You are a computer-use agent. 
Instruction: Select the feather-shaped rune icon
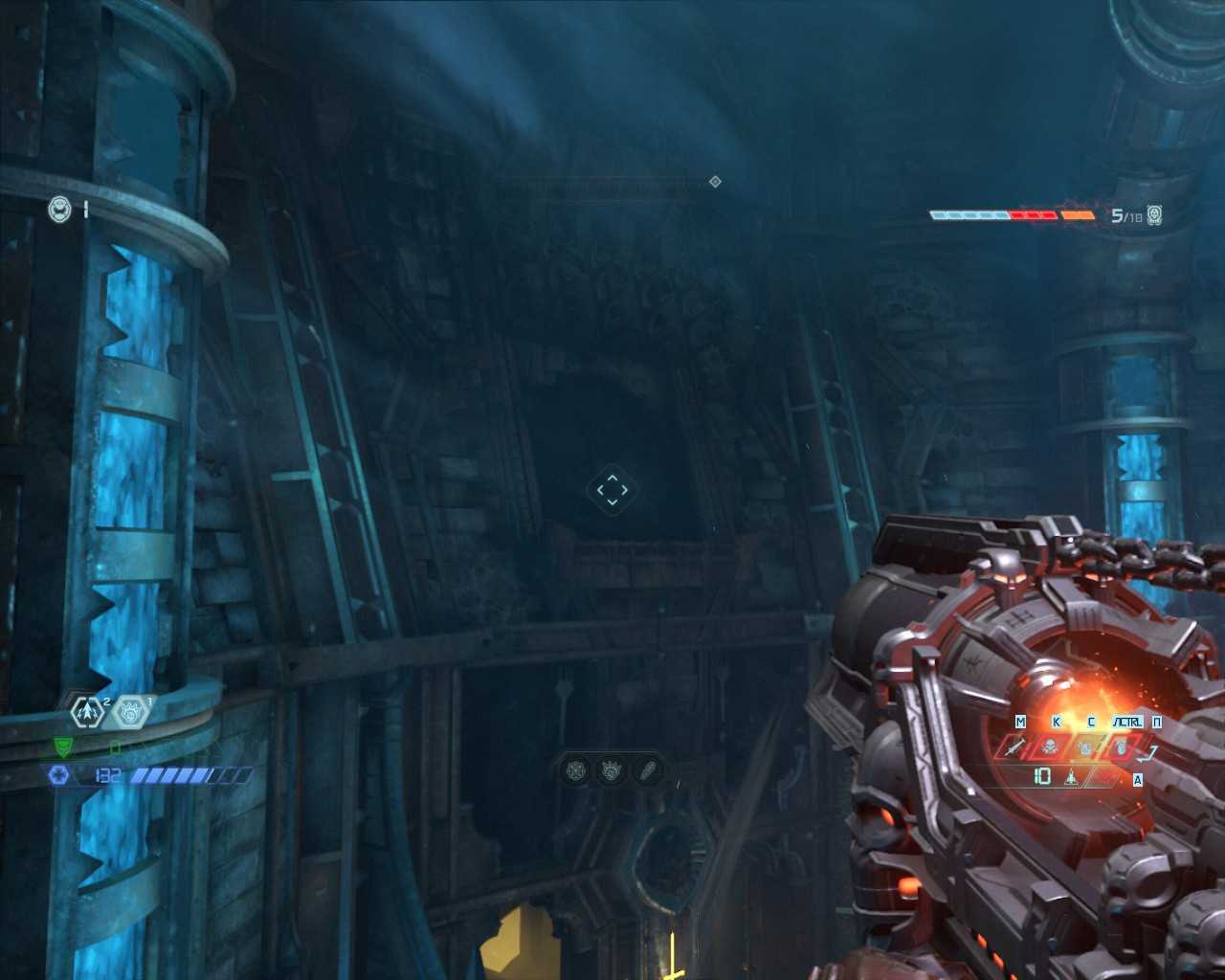(x=647, y=769)
